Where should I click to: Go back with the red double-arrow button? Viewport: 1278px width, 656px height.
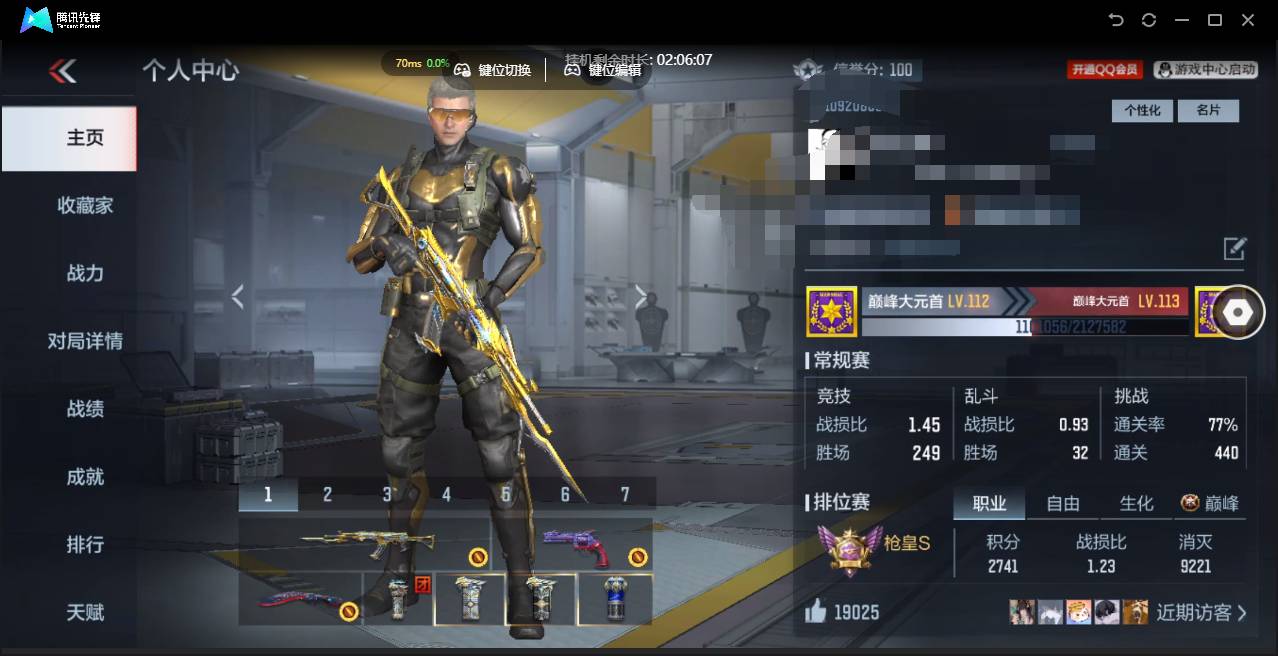62,71
